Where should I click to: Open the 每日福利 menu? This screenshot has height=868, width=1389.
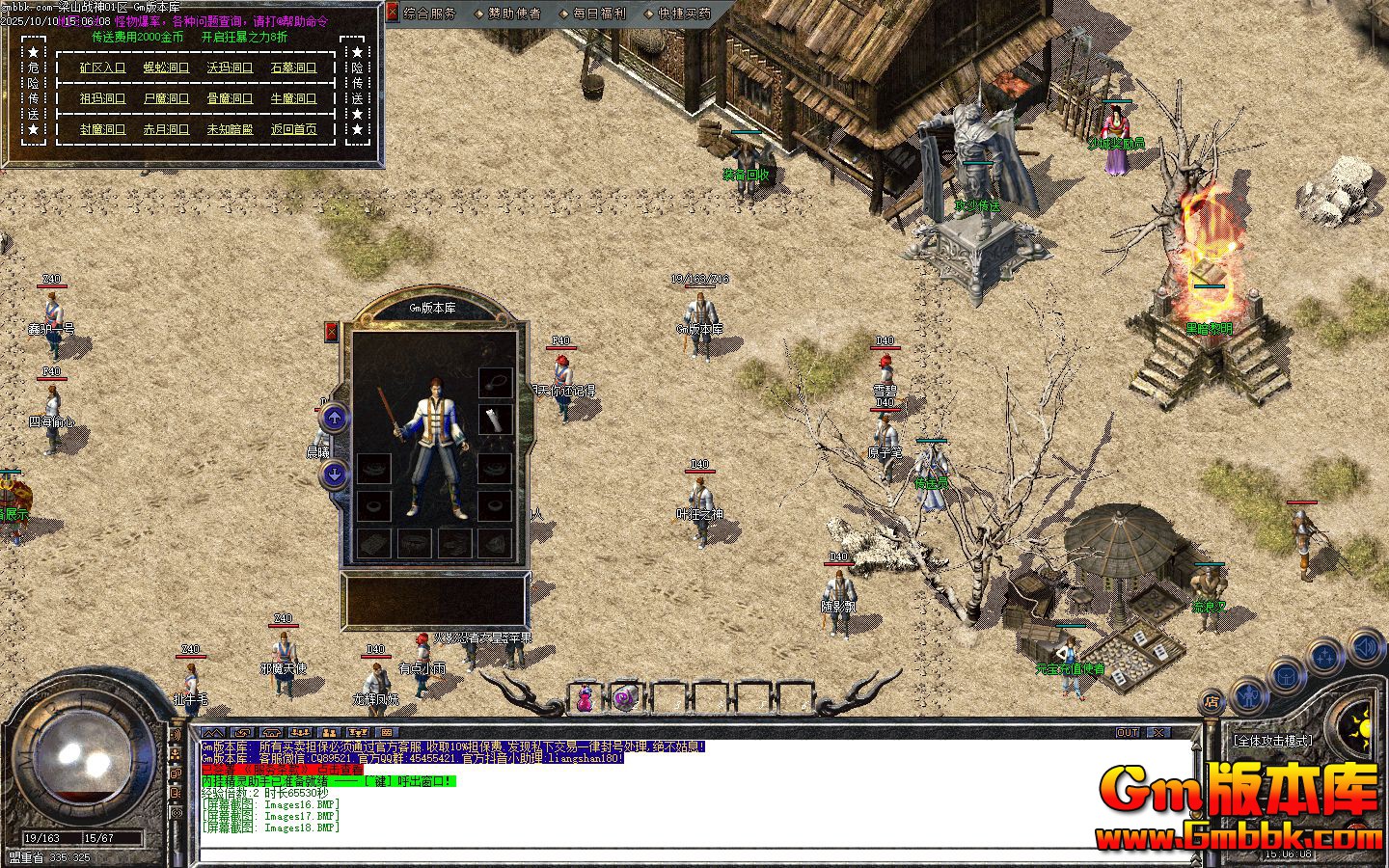pyautogui.click(x=598, y=14)
